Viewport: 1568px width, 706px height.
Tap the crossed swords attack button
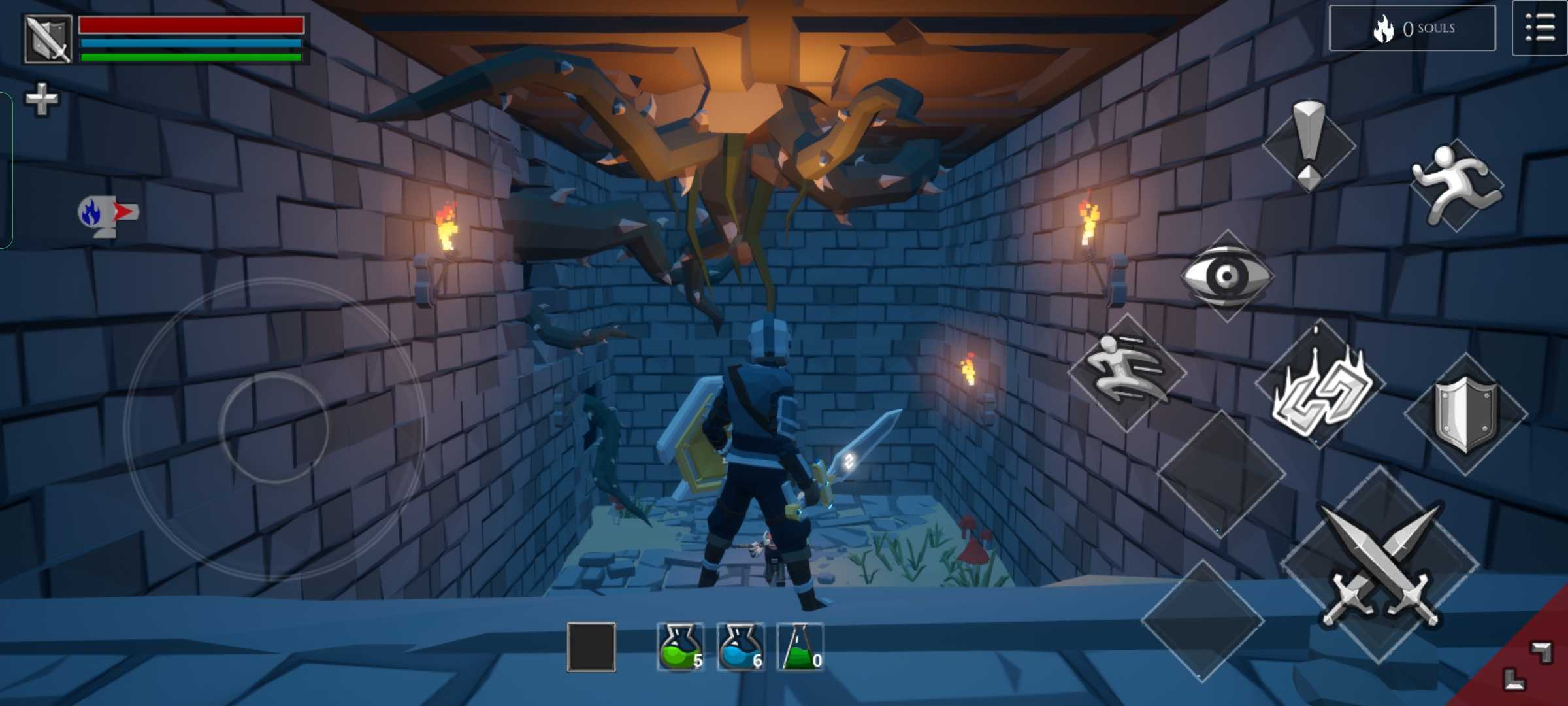[x=1380, y=566]
